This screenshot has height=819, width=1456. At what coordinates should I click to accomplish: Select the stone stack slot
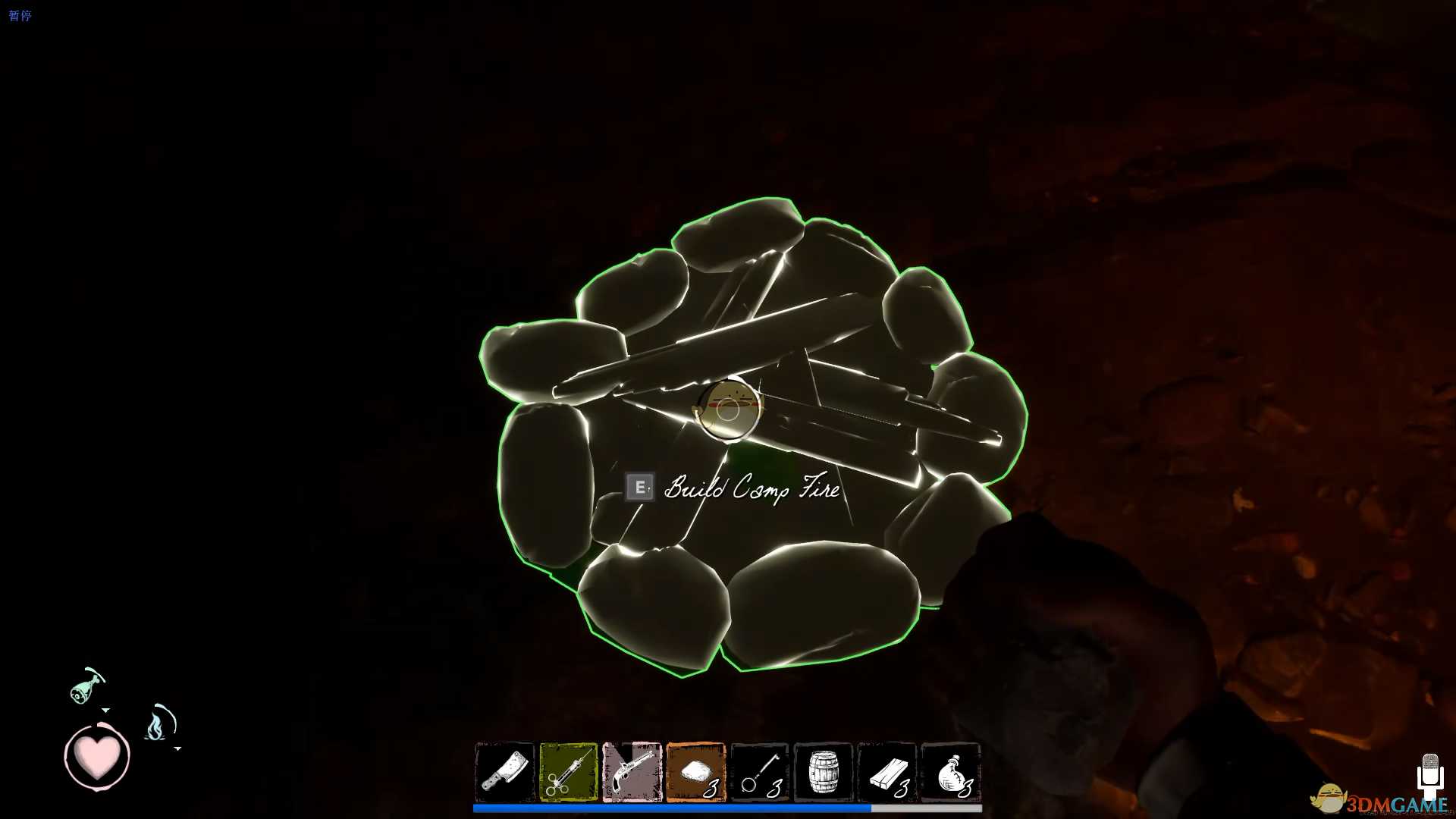[696, 772]
